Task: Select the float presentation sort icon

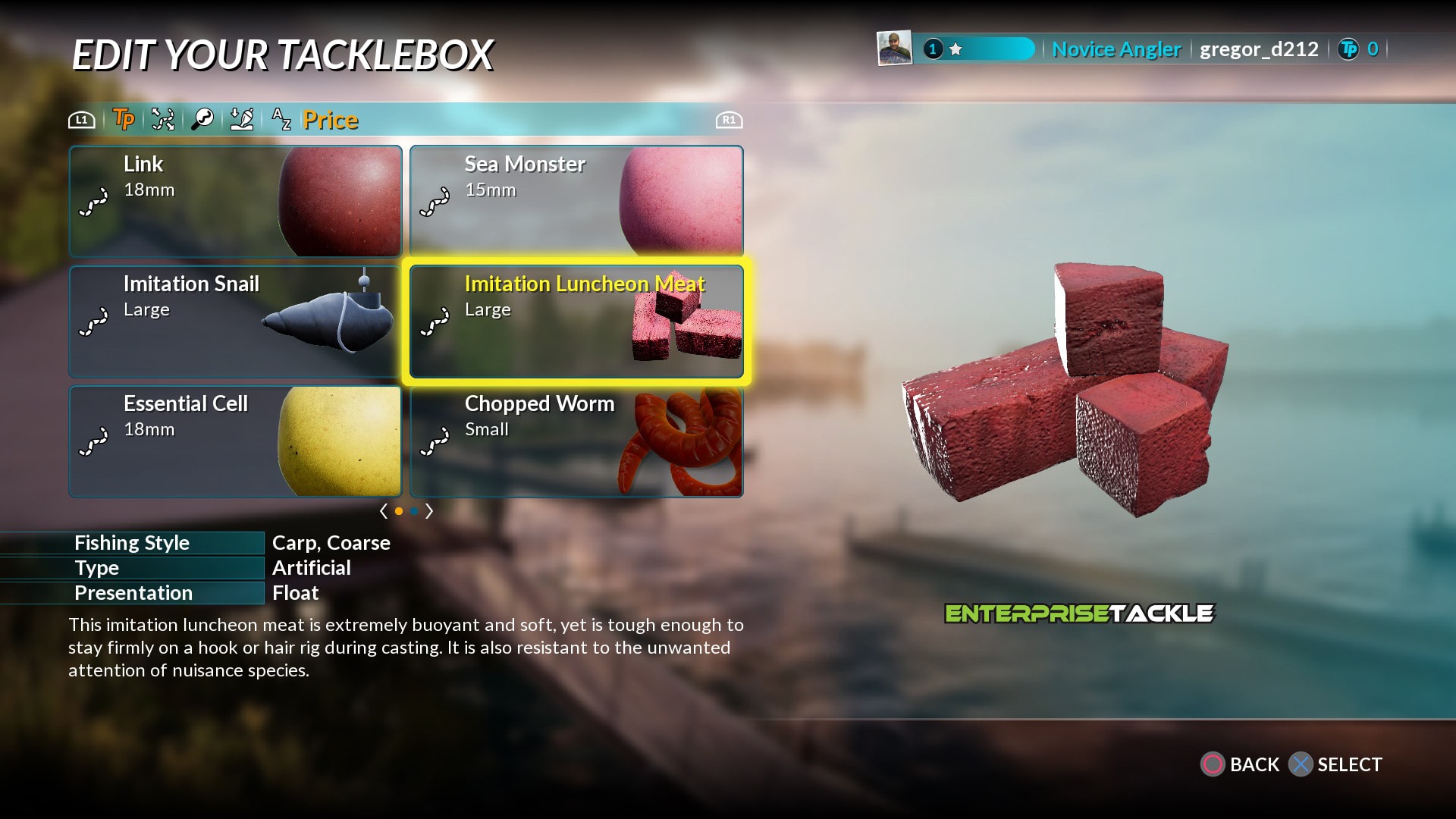Action: pos(243,119)
